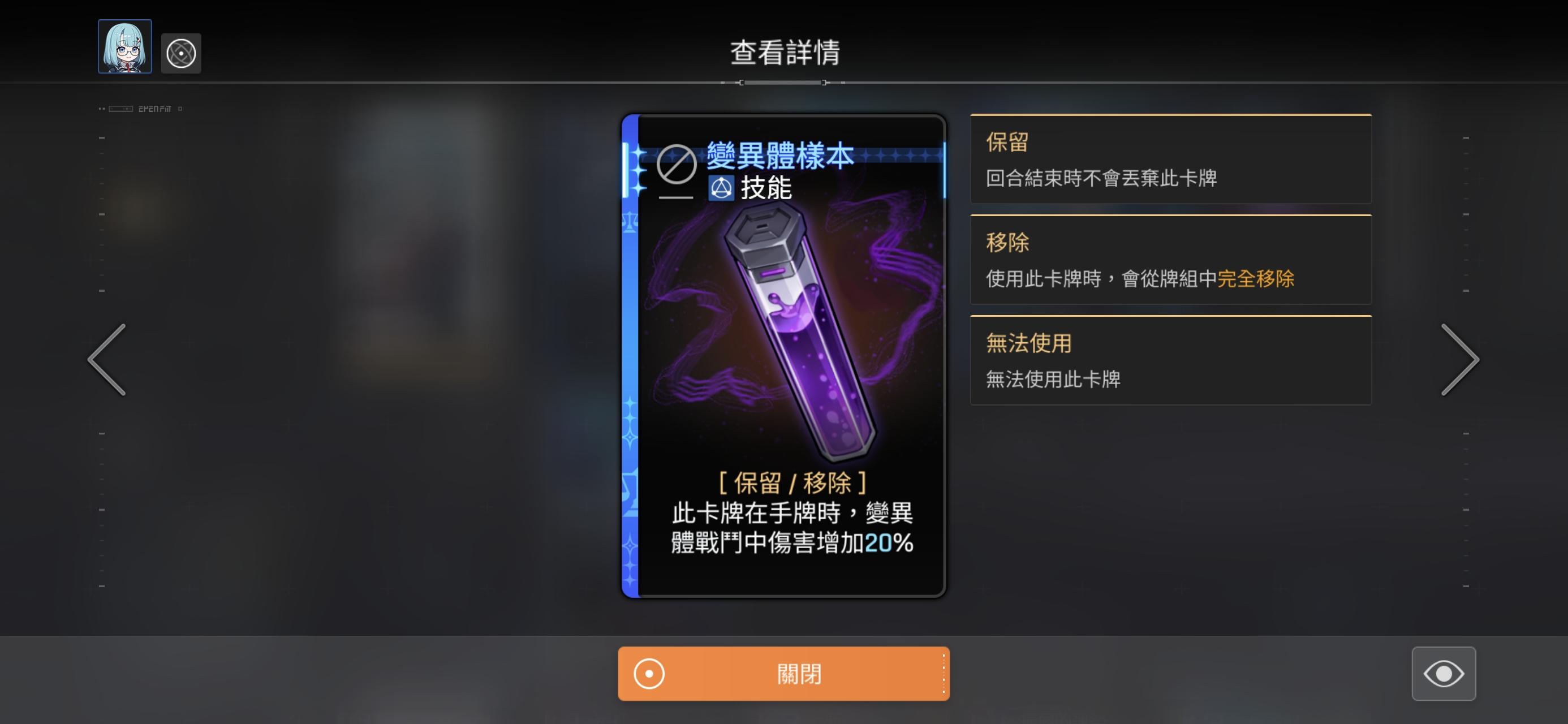Viewport: 1568px width, 724px height.
Task: Open the 保留 keyword description panel
Action: (x=1170, y=160)
